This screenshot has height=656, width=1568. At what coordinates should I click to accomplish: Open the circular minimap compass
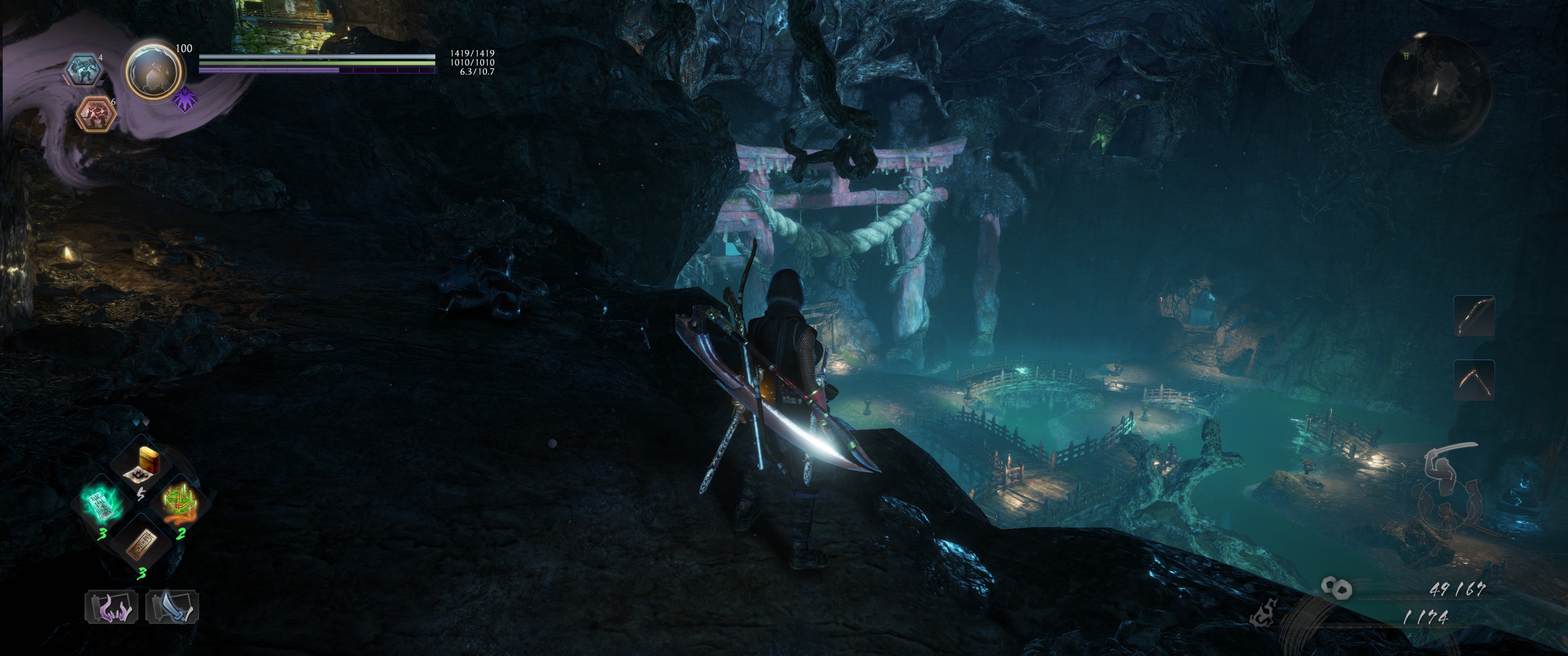click(1435, 89)
